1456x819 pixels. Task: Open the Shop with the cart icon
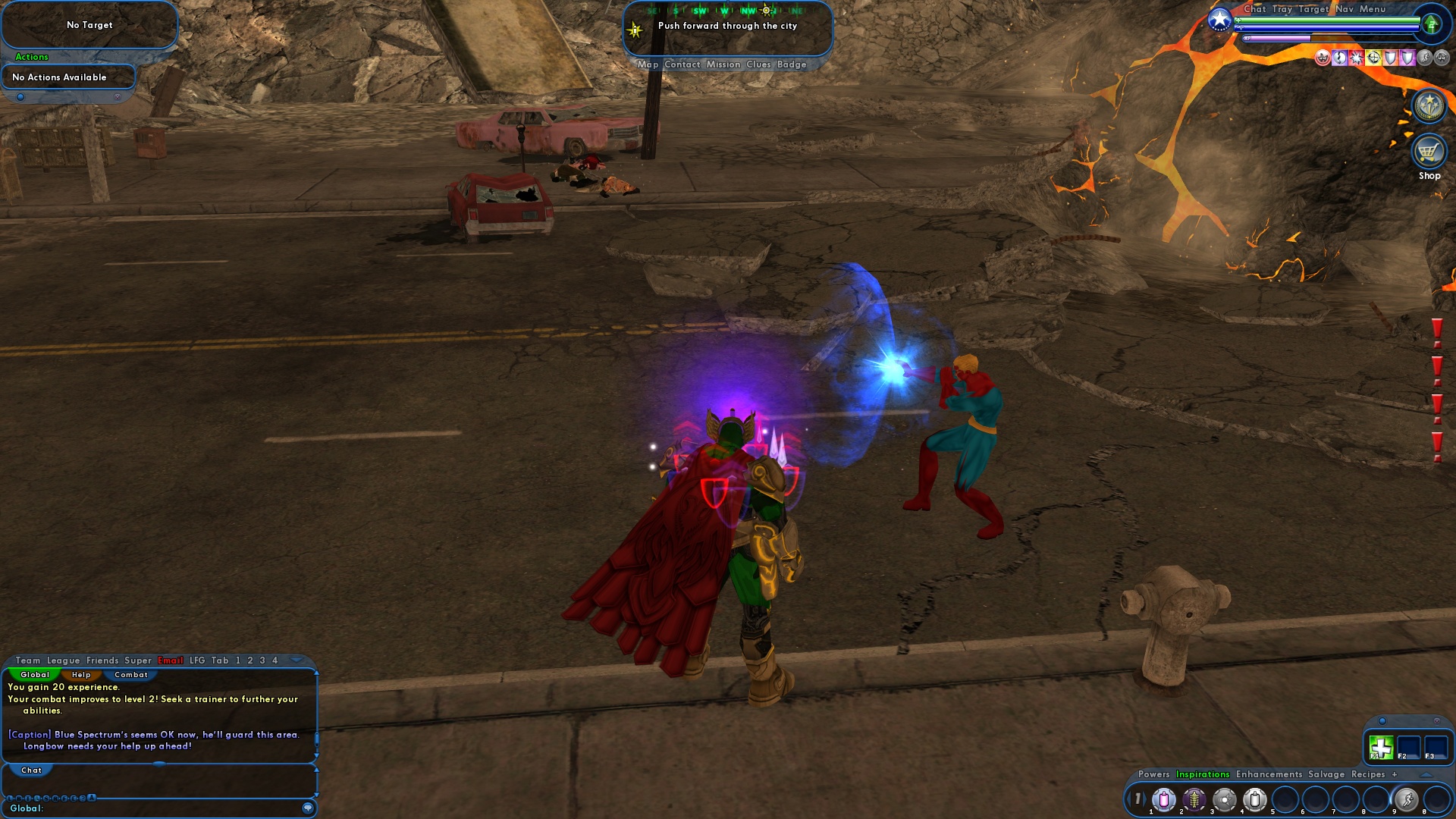pos(1428,152)
